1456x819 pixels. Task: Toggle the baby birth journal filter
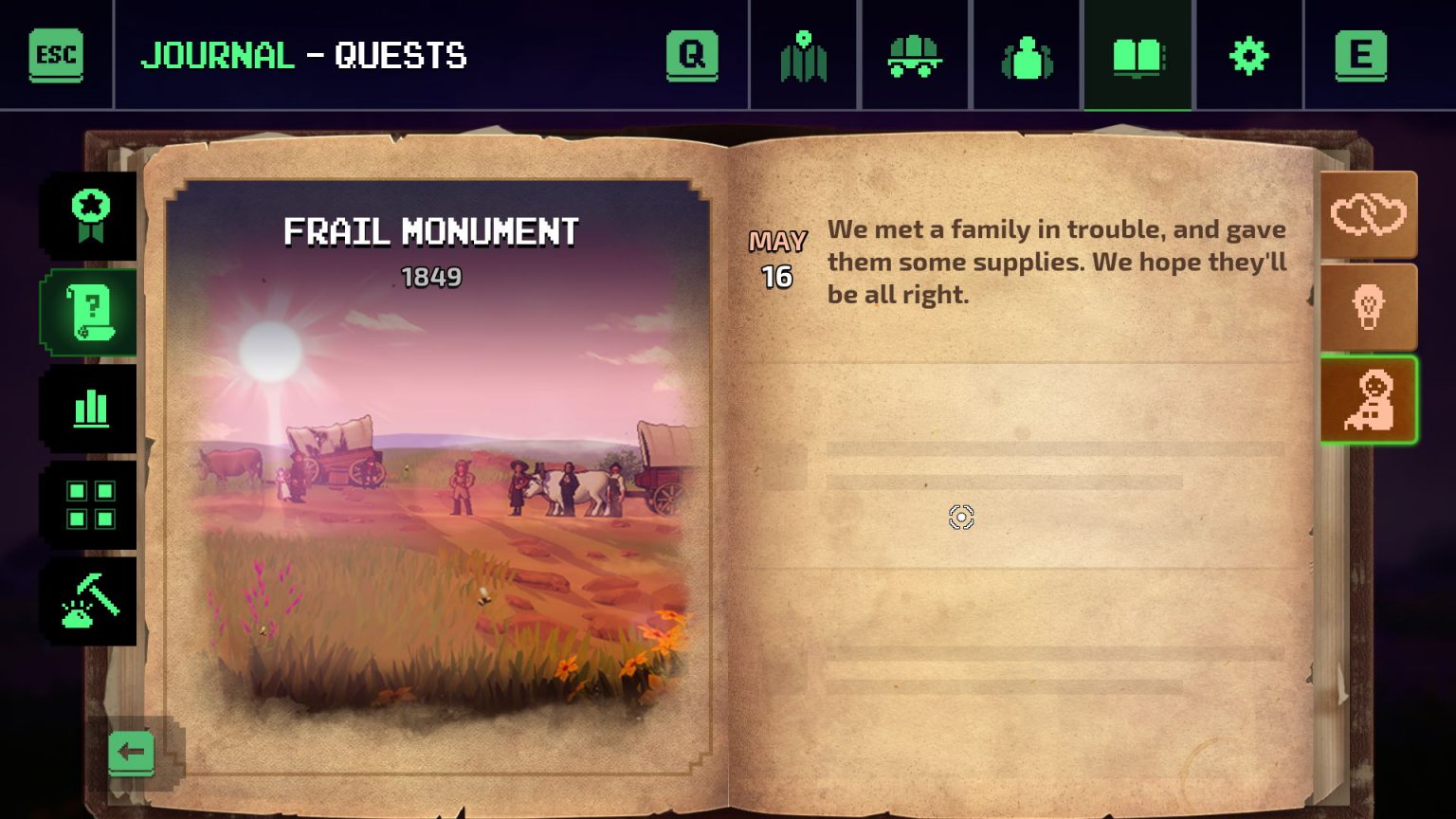[1369, 399]
